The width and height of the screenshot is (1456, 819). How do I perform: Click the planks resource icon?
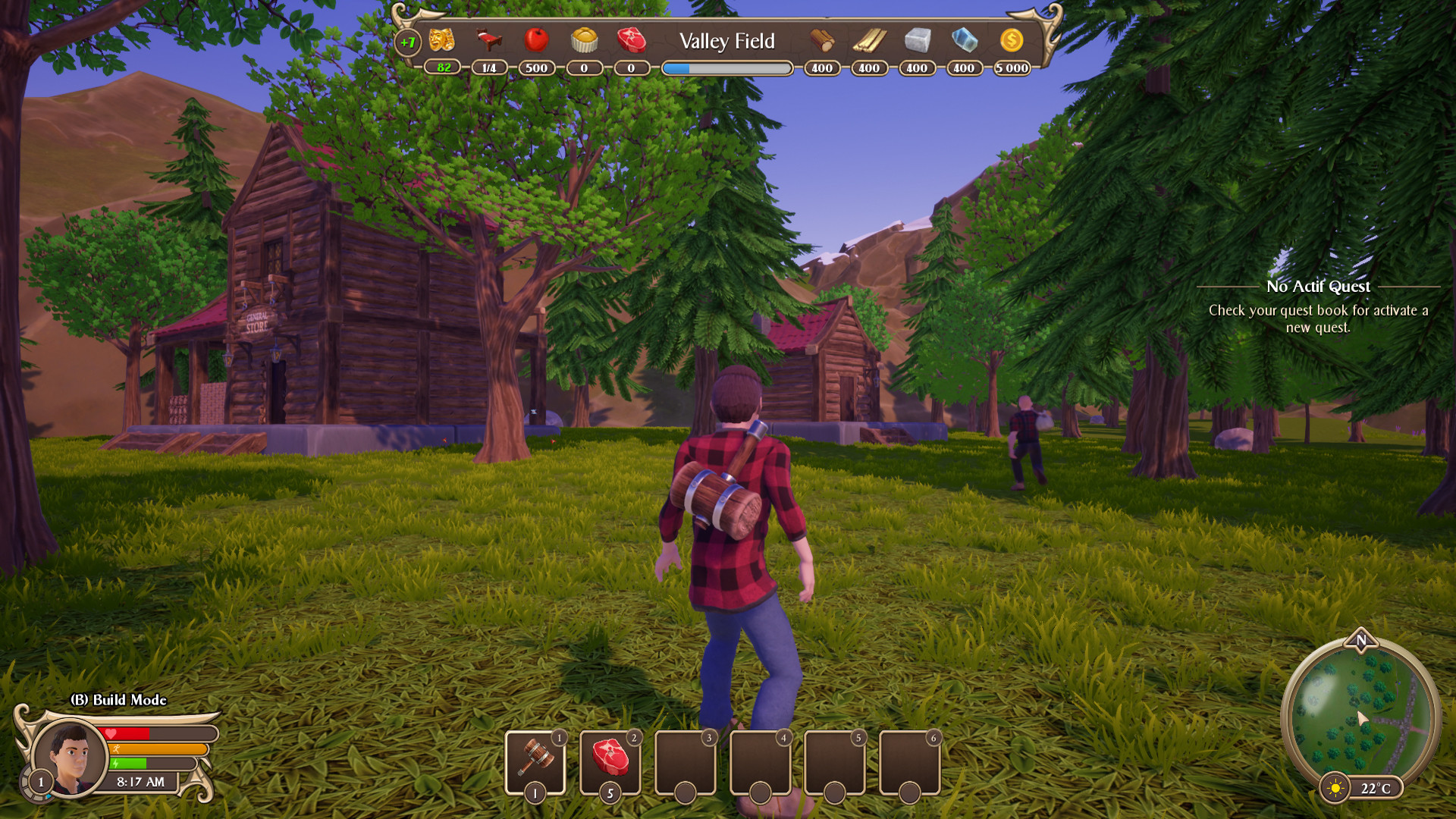pos(869,39)
